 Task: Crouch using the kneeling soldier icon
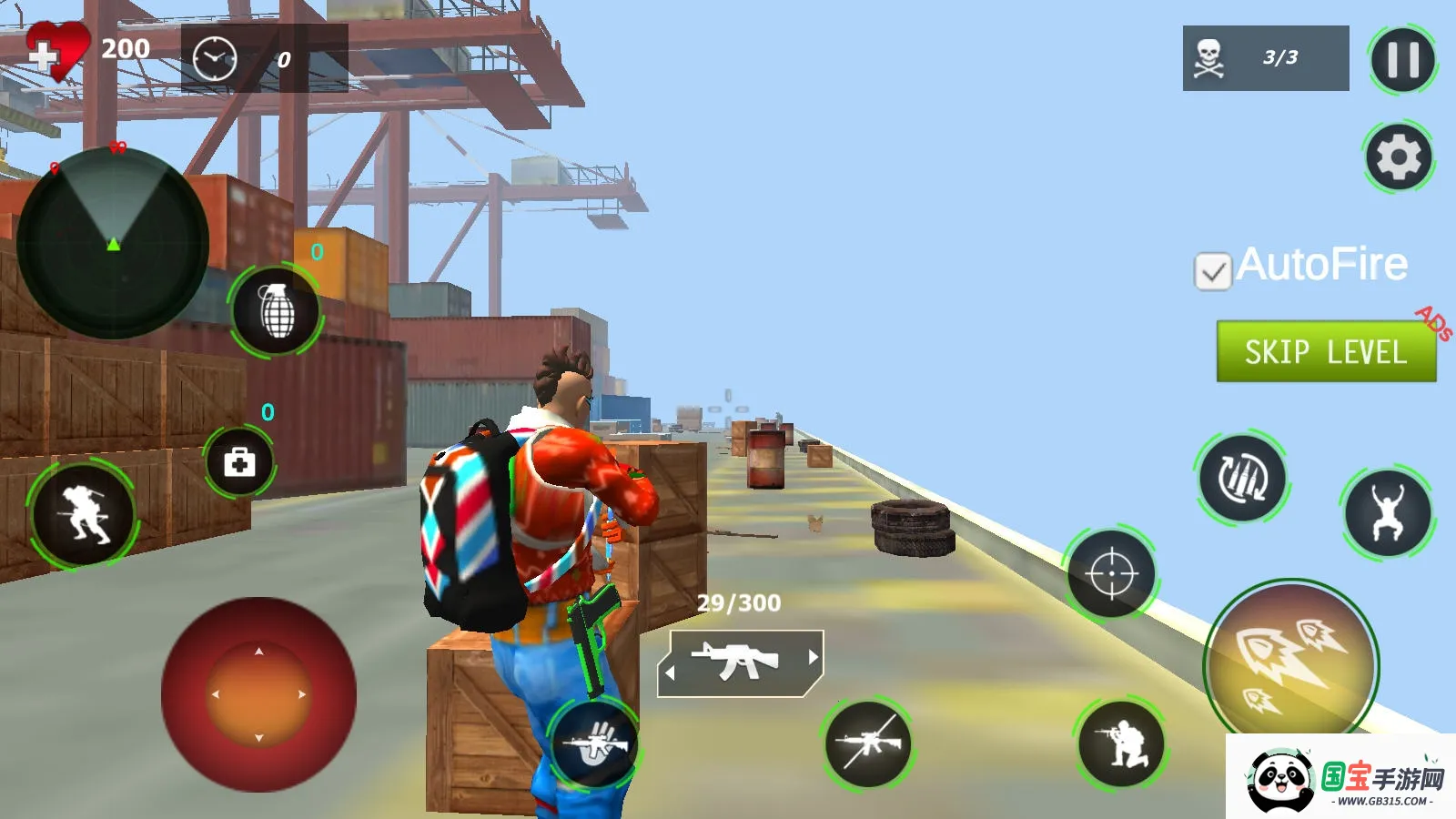point(1121,744)
